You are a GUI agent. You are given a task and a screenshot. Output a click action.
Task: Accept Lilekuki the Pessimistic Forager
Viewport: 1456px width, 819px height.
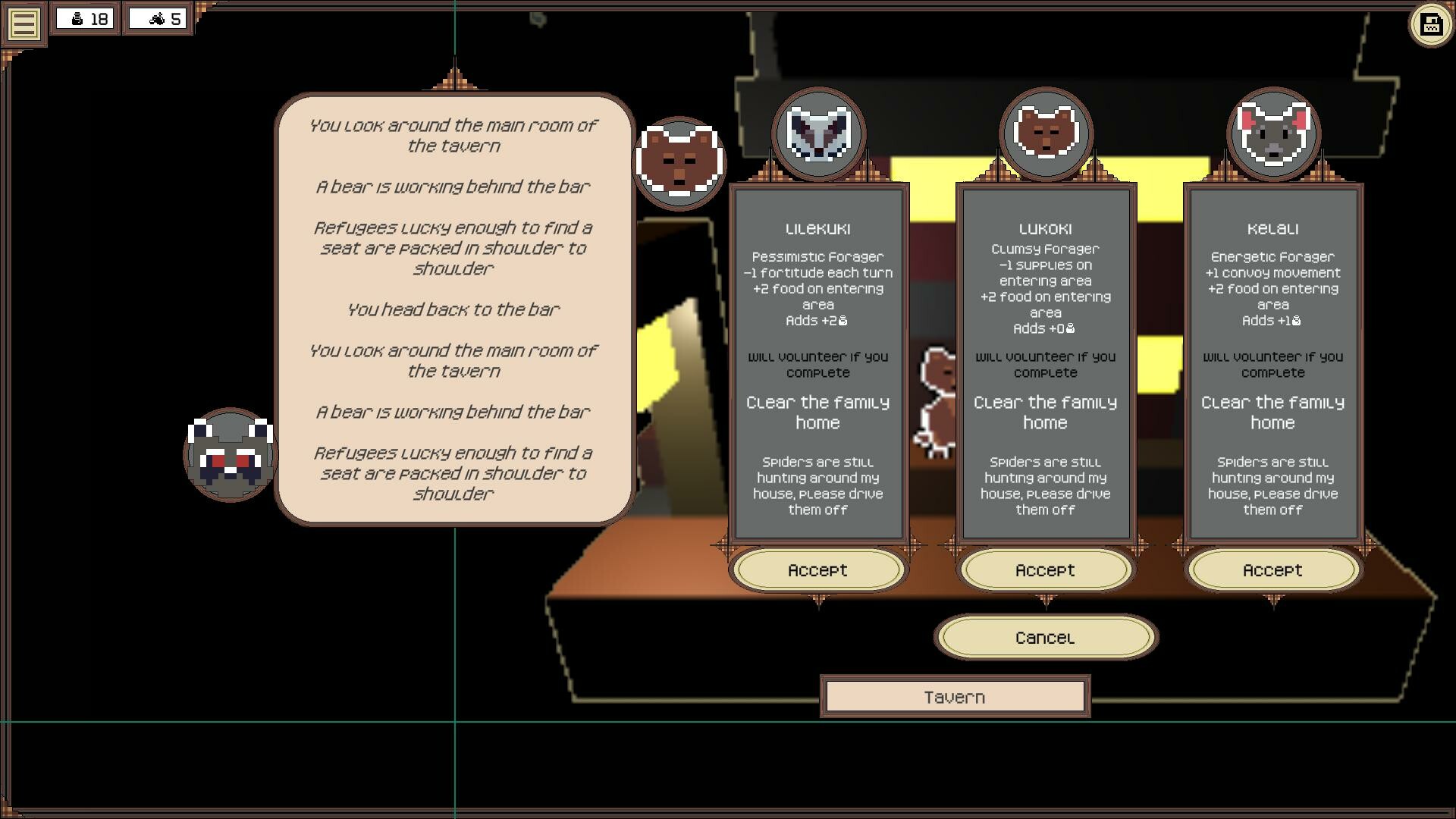pyautogui.click(x=818, y=570)
